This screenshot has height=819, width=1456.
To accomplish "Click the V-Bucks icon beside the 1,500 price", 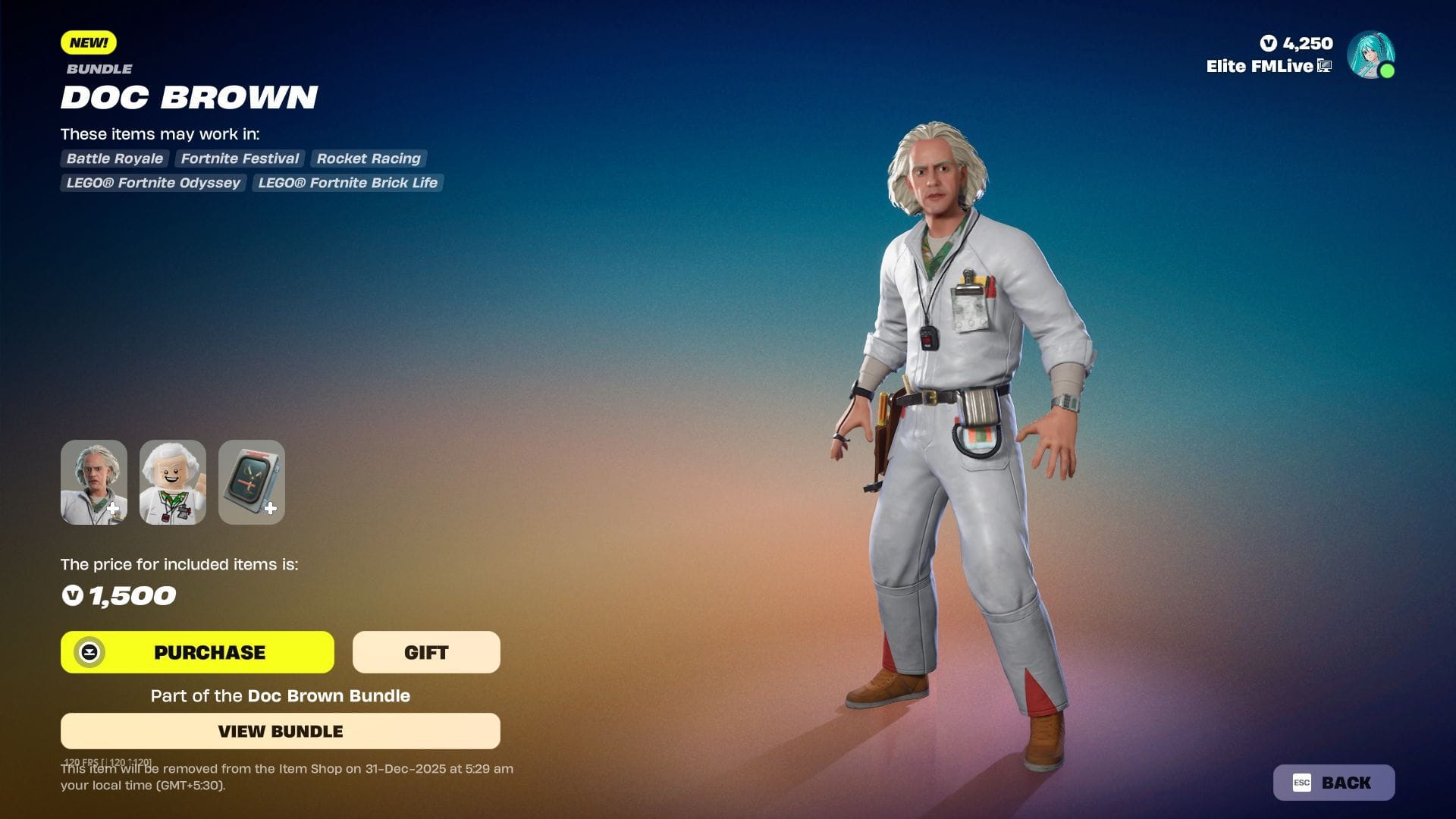I will pyautogui.click(x=73, y=596).
